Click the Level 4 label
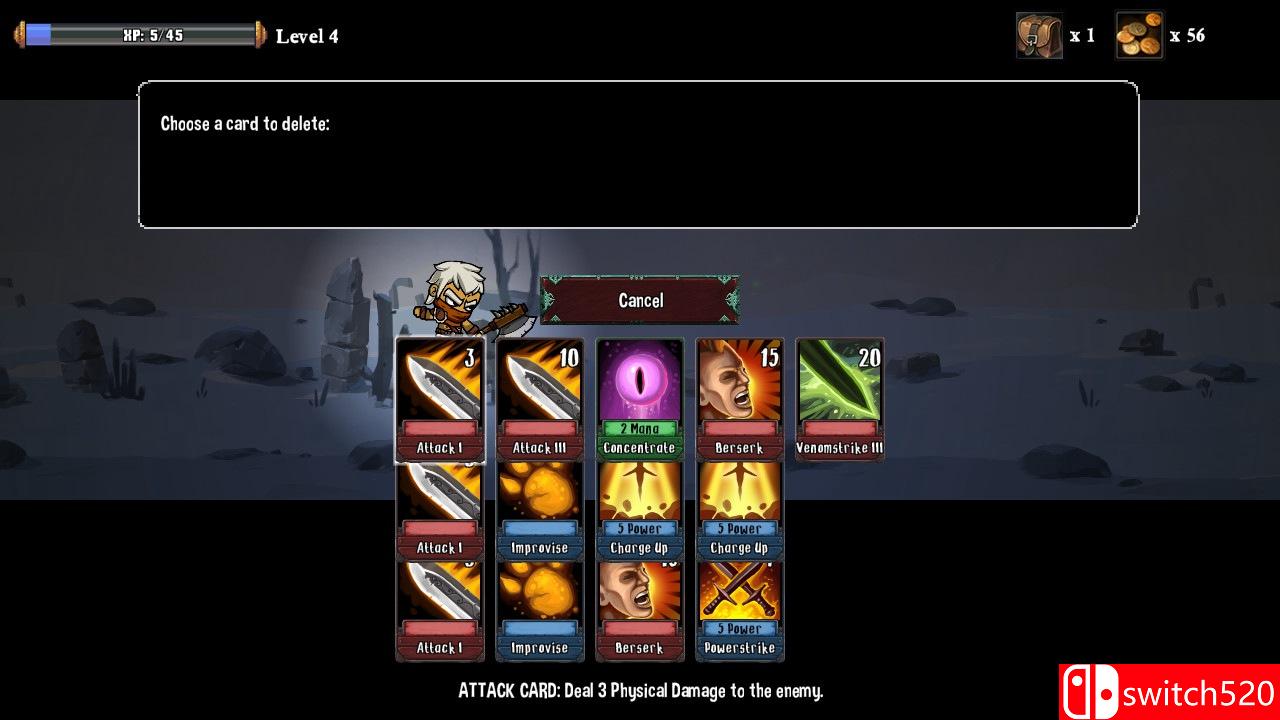This screenshot has width=1280, height=720. [307, 36]
